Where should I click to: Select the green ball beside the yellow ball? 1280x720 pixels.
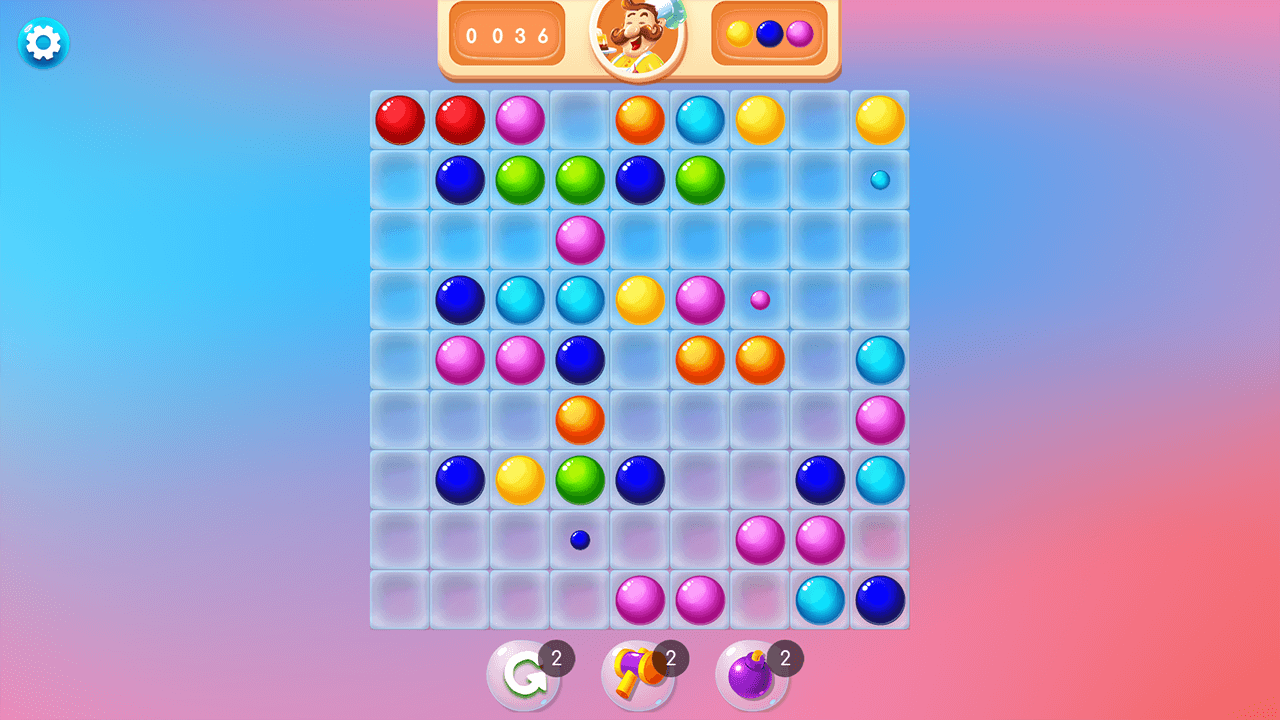click(579, 481)
